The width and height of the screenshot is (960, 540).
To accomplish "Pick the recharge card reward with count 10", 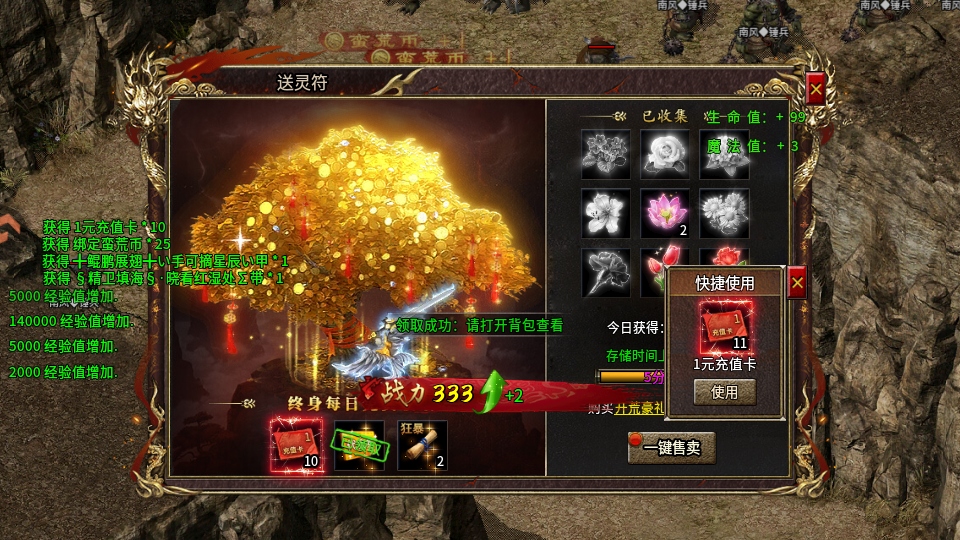I will [296, 445].
